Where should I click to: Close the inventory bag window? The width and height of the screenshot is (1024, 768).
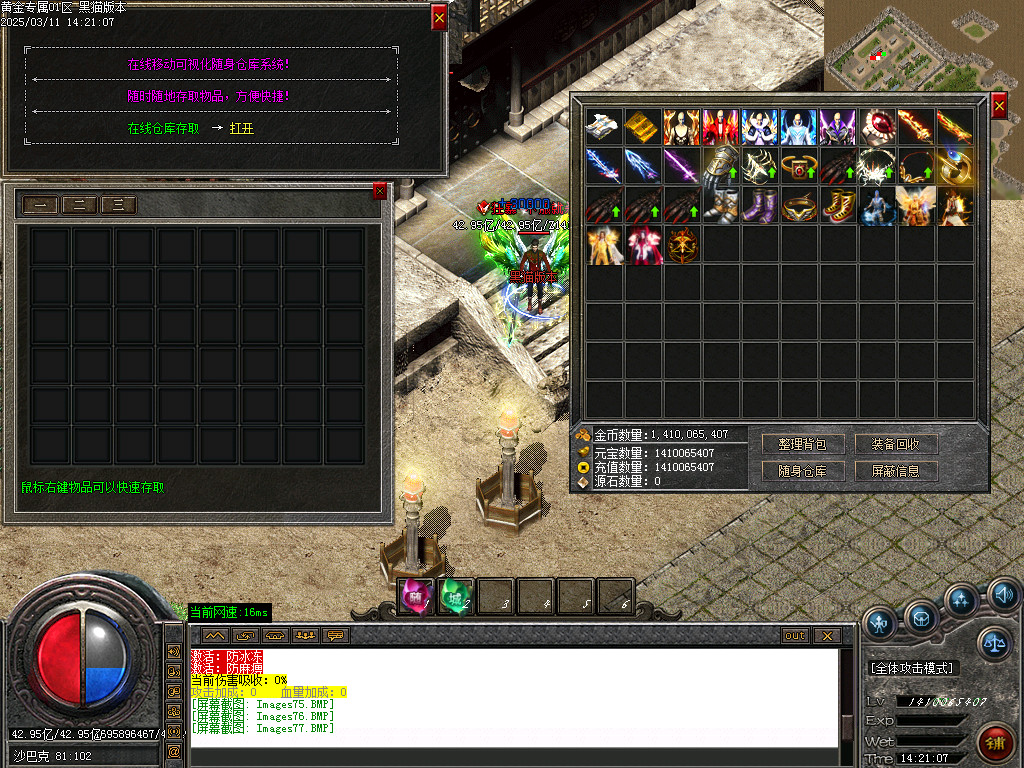[x=999, y=106]
